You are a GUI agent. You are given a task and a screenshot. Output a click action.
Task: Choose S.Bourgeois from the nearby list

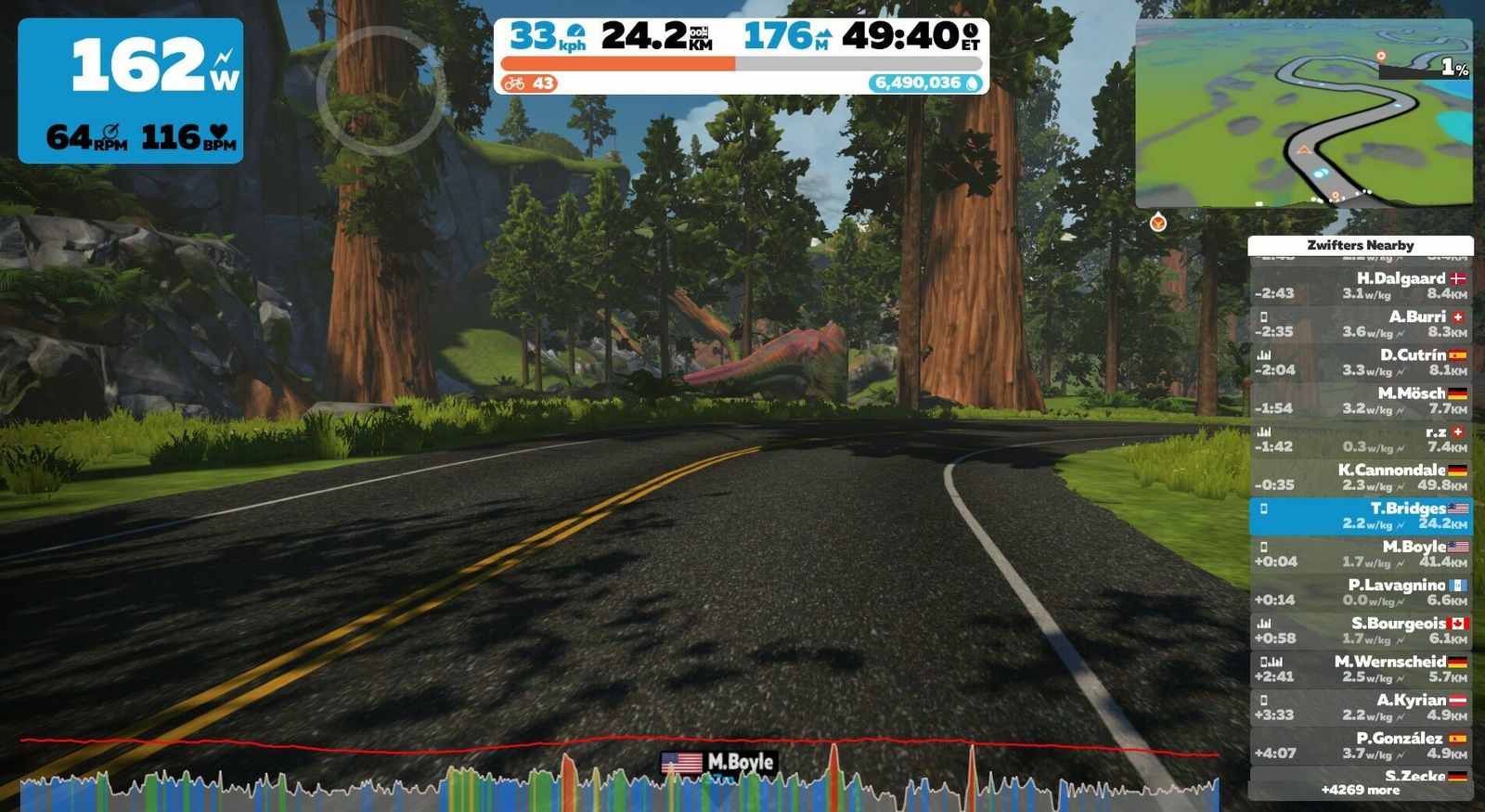pyautogui.click(x=1360, y=631)
